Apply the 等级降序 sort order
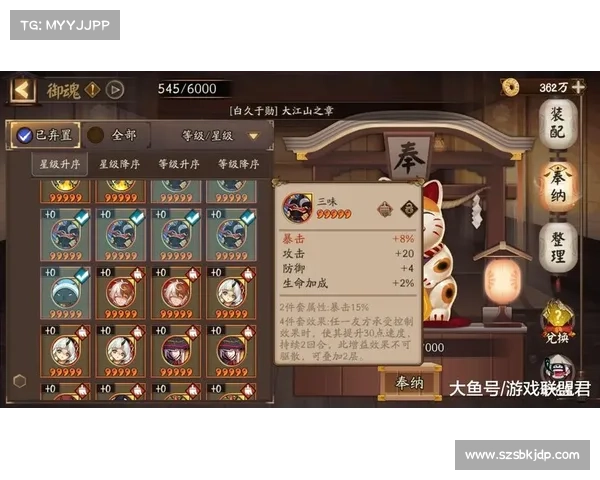Screen dimensions: 600x480 point(238,164)
